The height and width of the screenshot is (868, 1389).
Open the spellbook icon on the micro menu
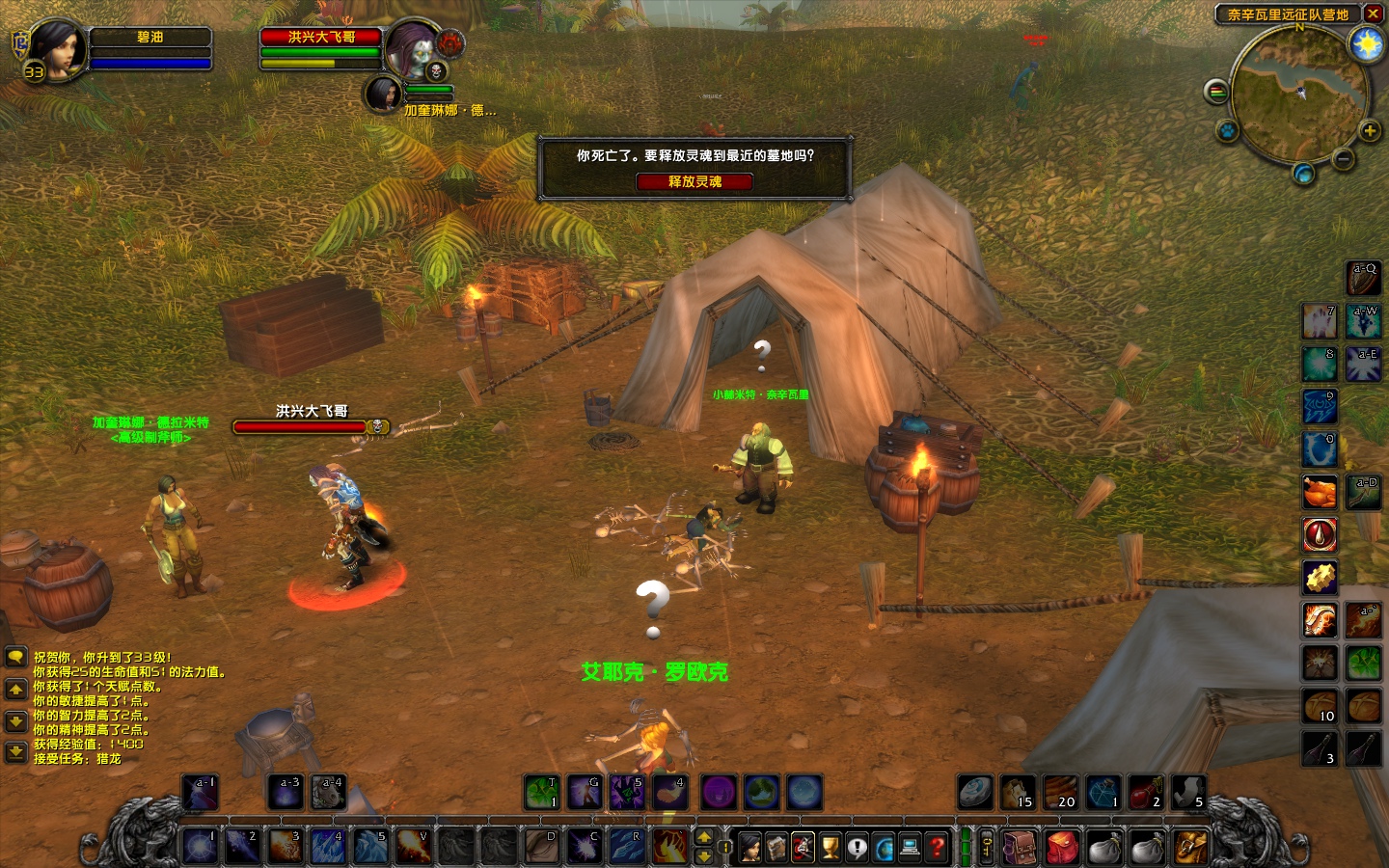tap(776, 846)
